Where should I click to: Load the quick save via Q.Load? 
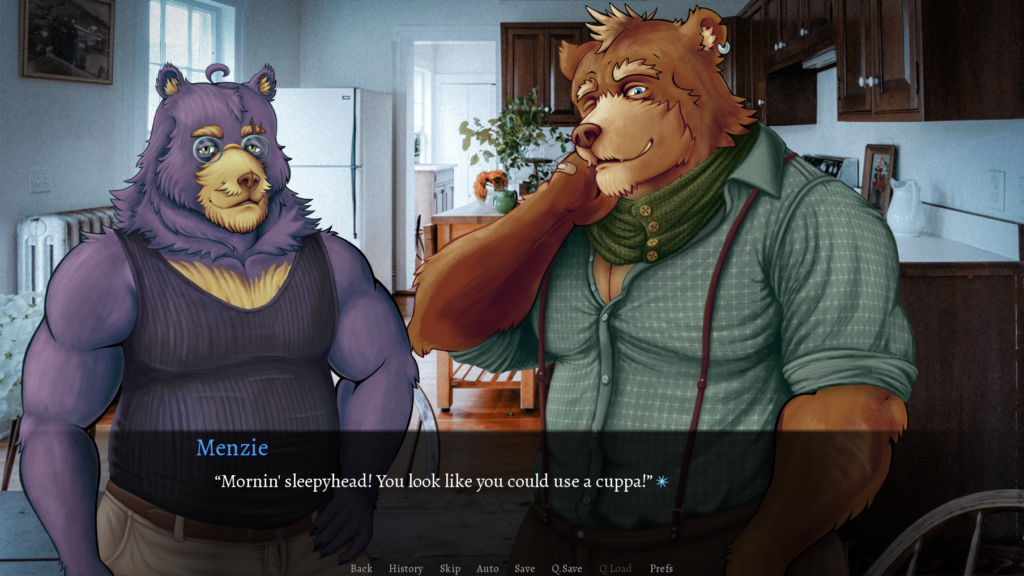click(615, 568)
